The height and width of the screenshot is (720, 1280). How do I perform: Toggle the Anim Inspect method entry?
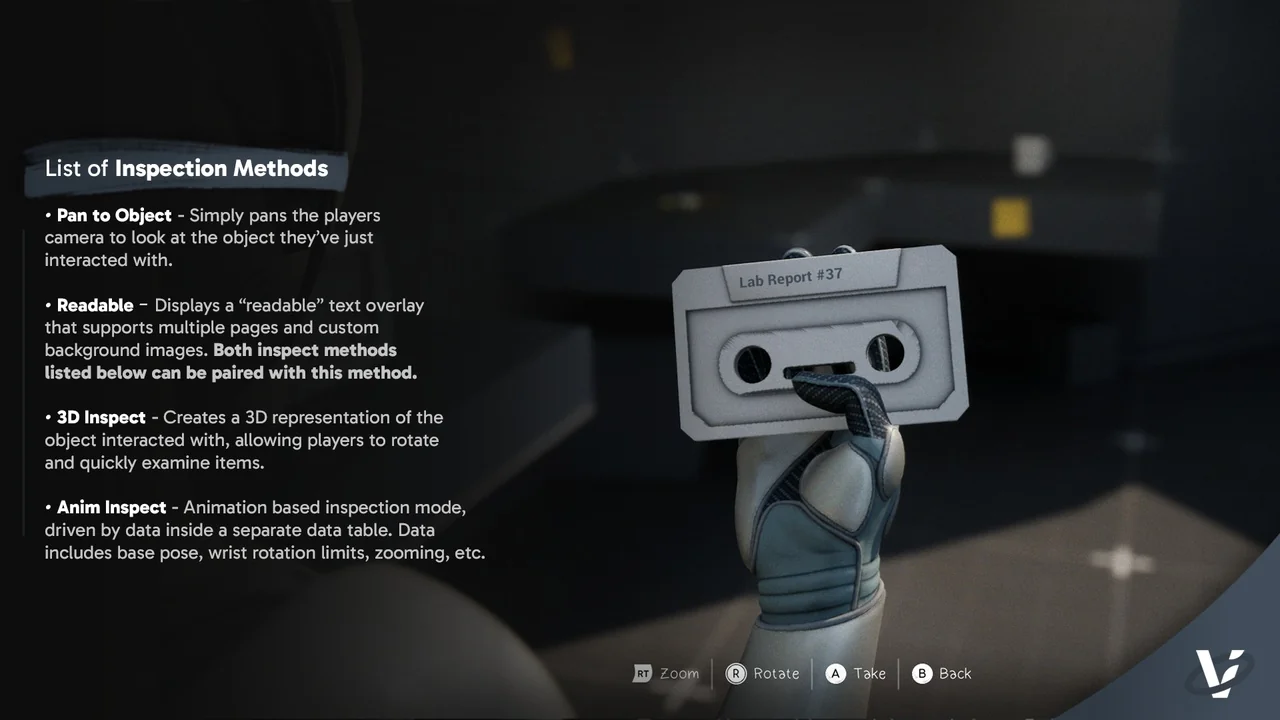point(109,507)
